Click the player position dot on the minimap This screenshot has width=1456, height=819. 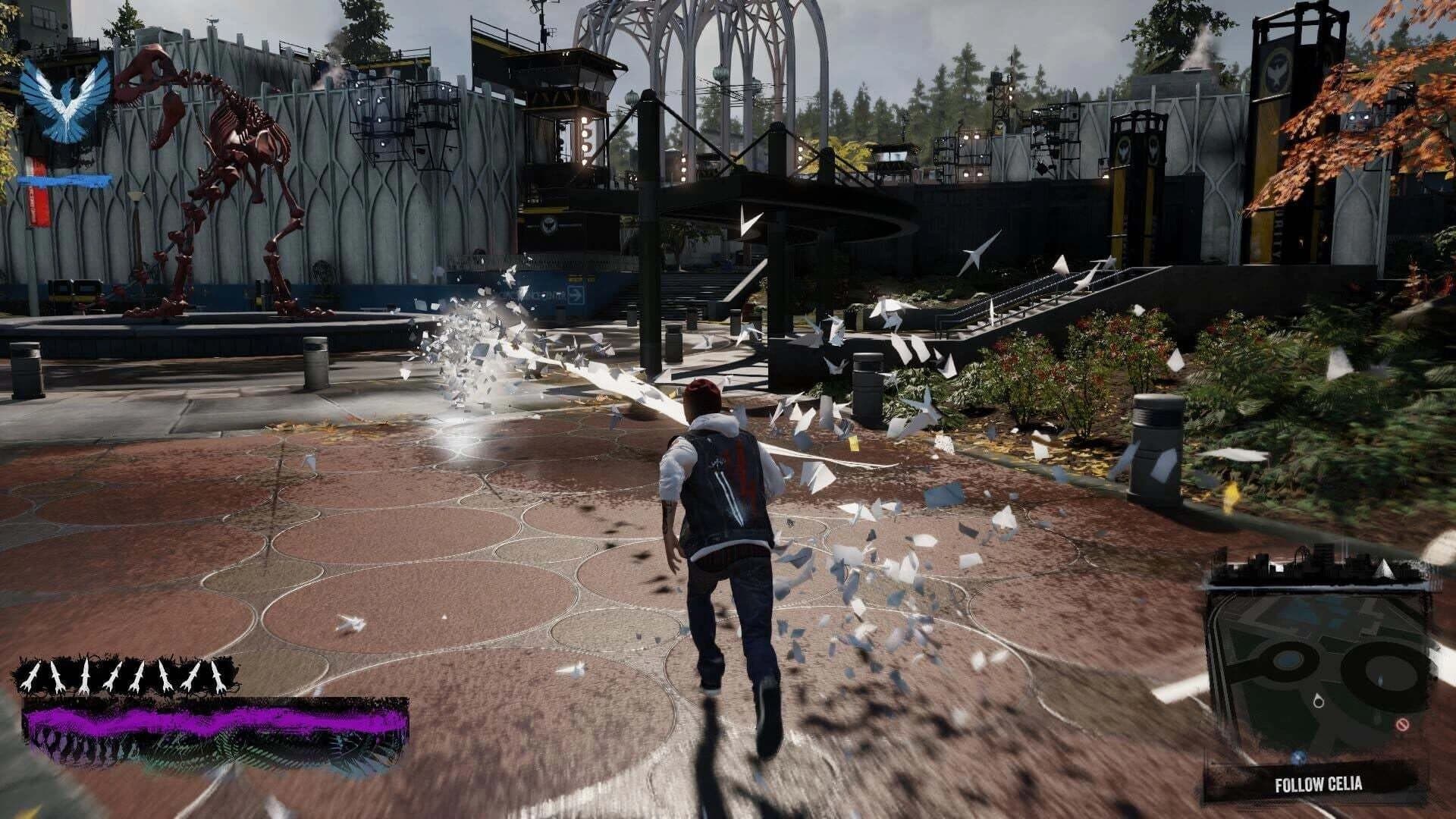[x=1298, y=757]
